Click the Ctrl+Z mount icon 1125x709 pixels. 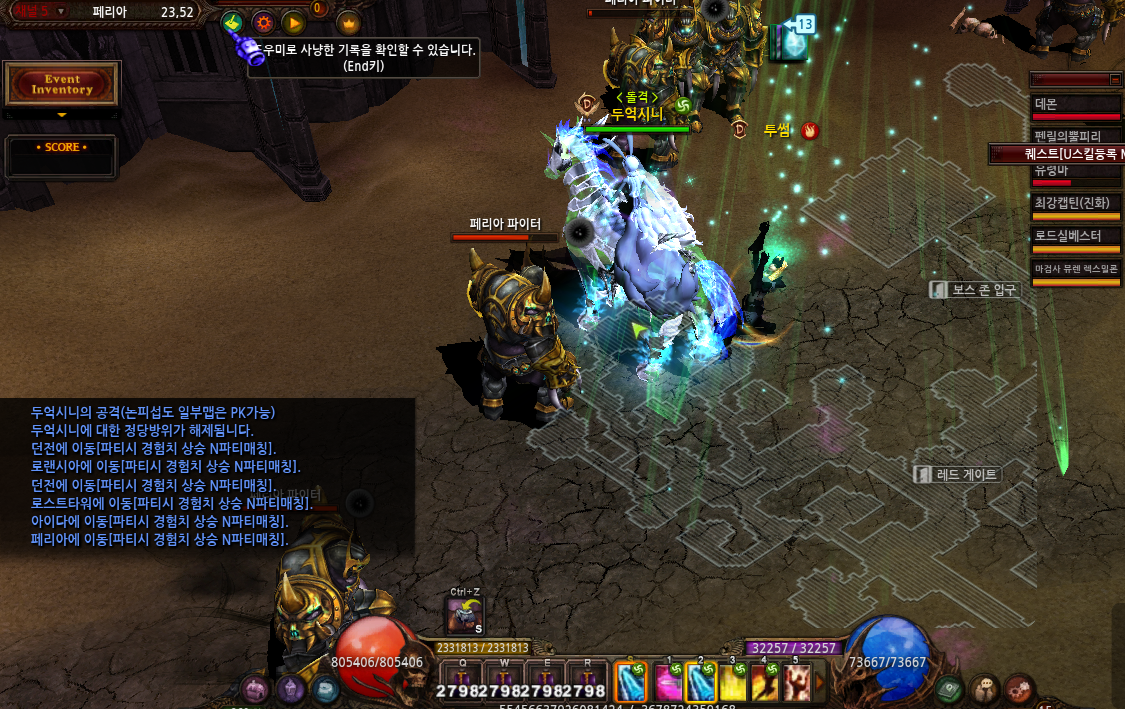(465, 615)
